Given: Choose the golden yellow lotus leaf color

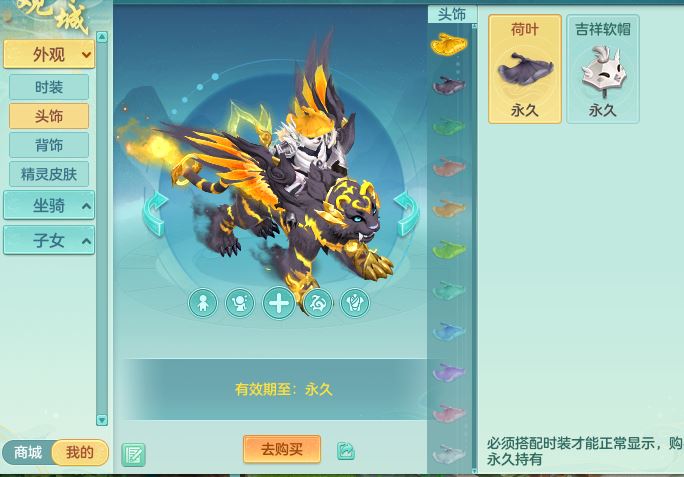Looking at the screenshot, I should 449,44.
